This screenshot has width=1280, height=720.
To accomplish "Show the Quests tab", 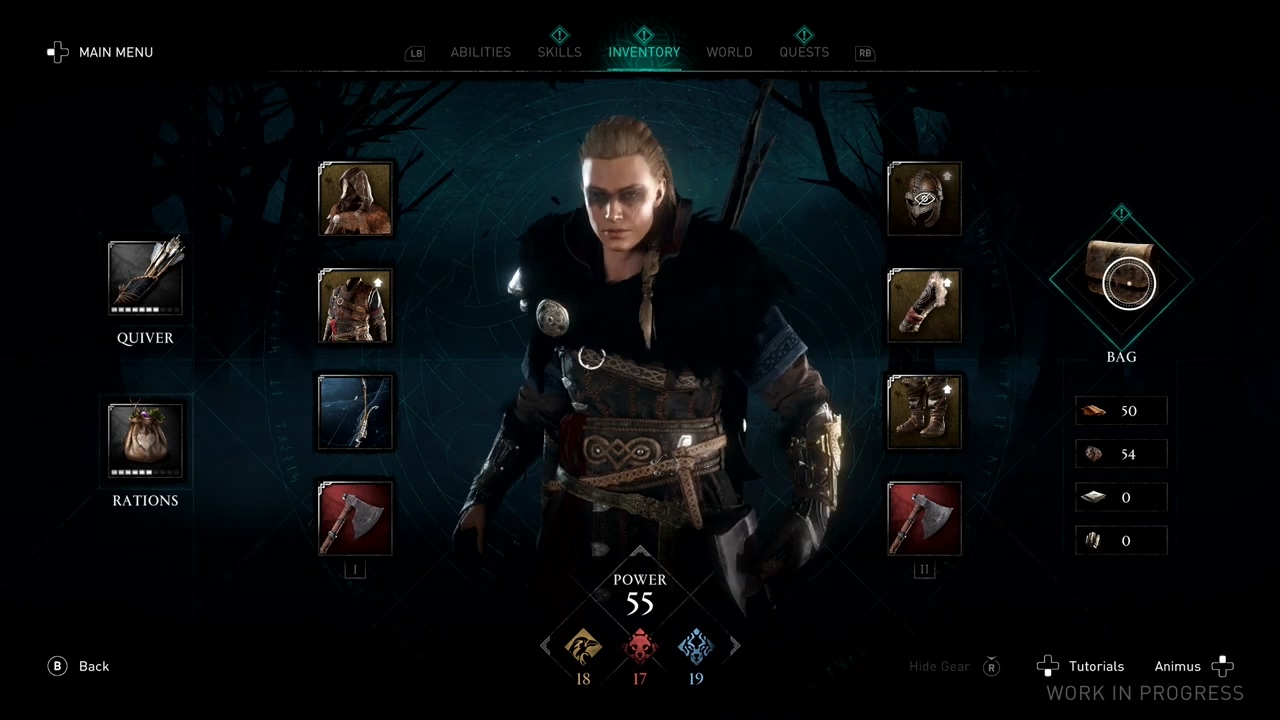I will [804, 52].
